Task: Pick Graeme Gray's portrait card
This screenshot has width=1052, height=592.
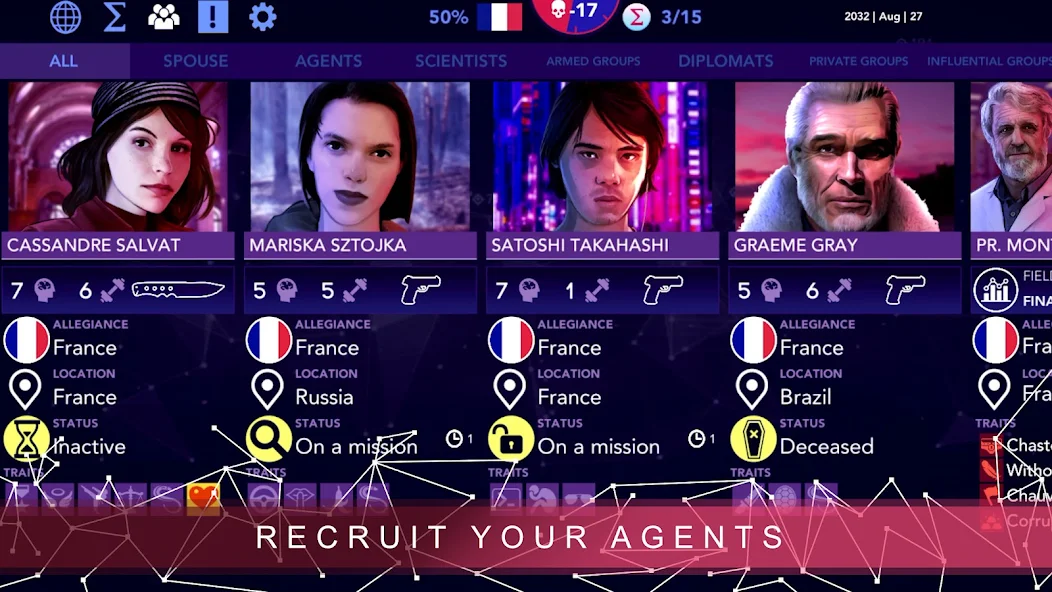Action: 844,157
